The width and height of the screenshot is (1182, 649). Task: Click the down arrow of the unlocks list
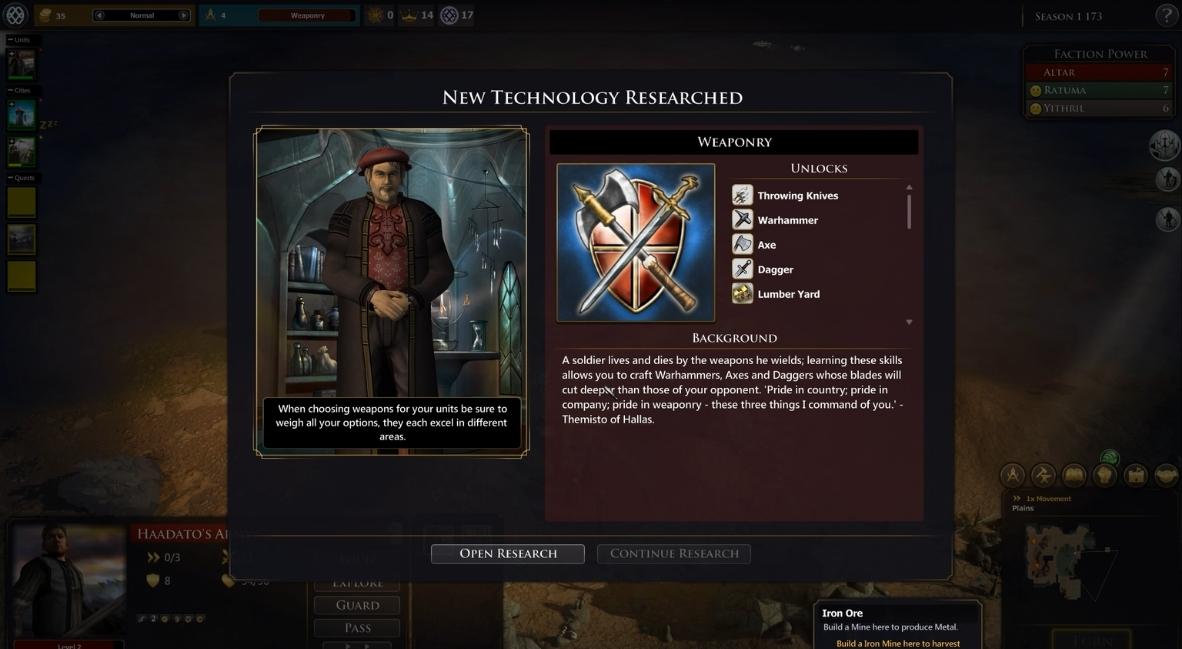tap(909, 322)
